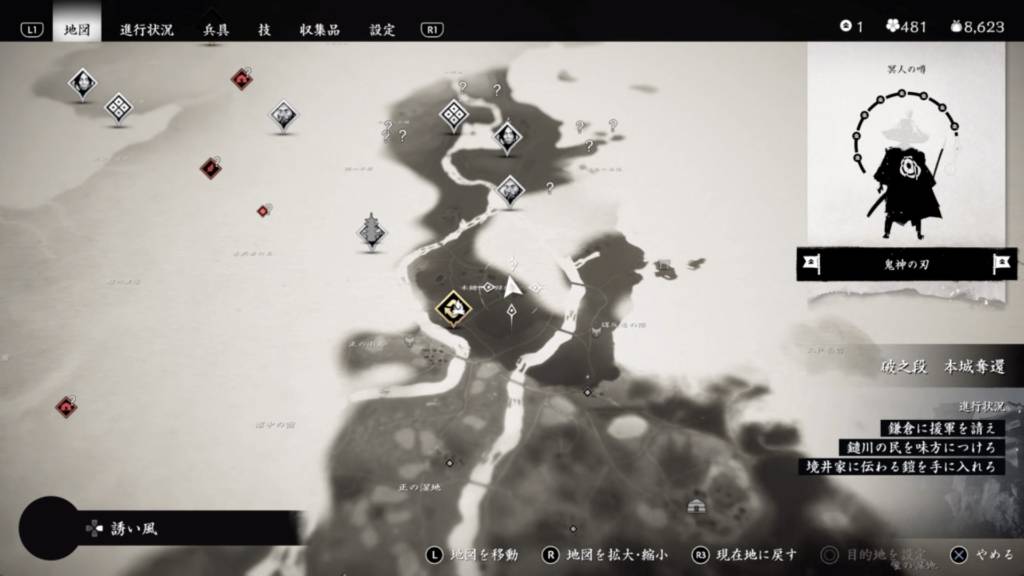Click the 破之段 本城奪還 quest title

pos(927,367)
